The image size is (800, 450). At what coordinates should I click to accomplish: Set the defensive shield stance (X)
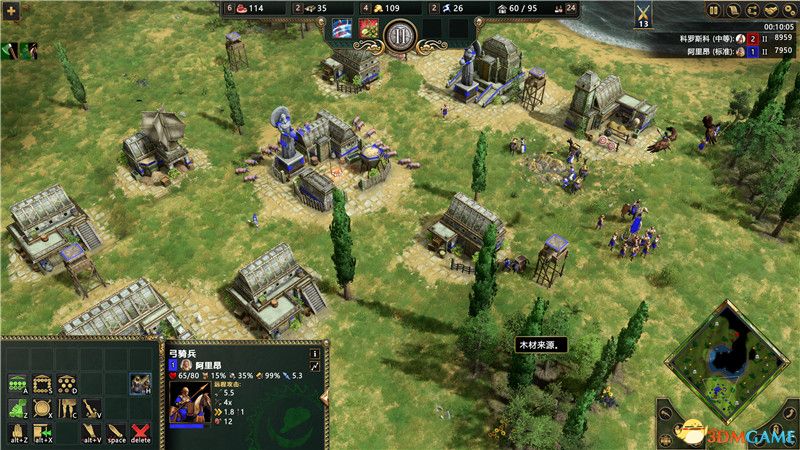[x=42, y=408]
